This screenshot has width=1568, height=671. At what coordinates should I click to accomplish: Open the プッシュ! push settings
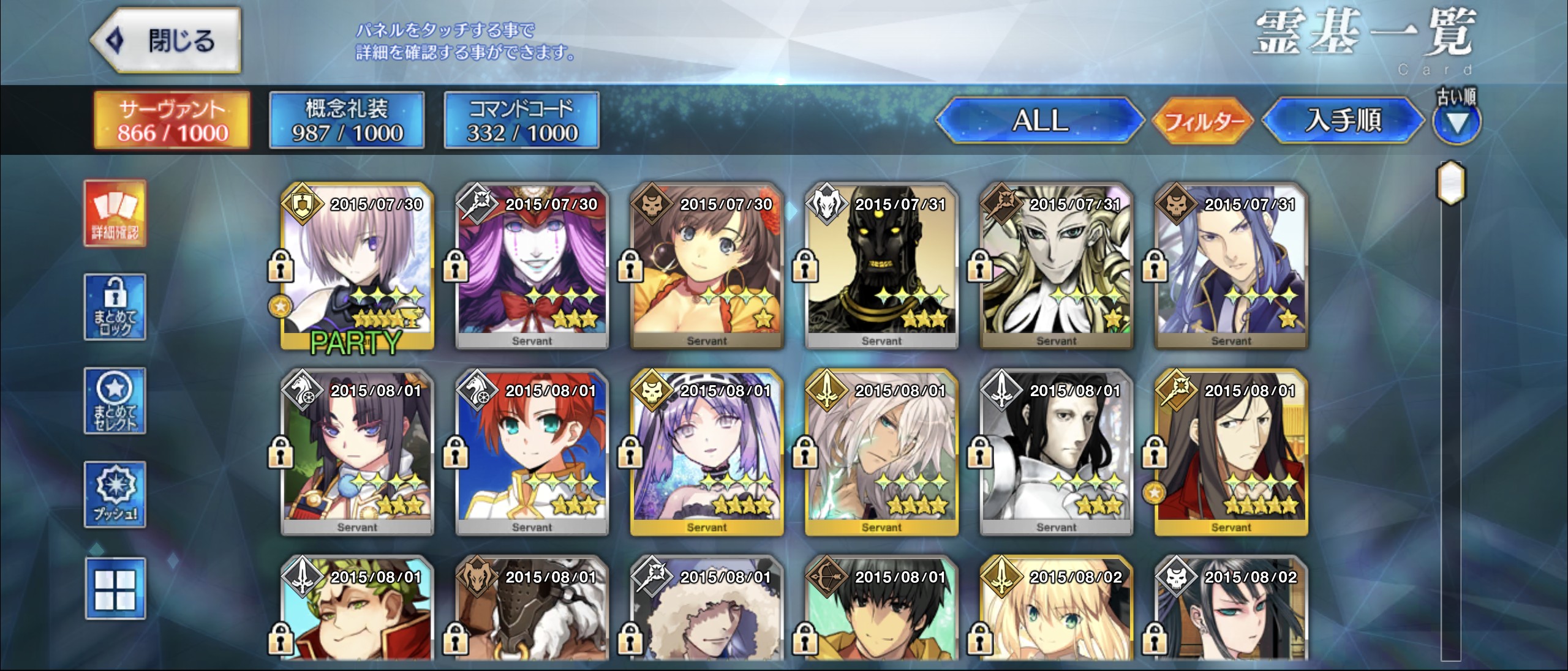115,495
